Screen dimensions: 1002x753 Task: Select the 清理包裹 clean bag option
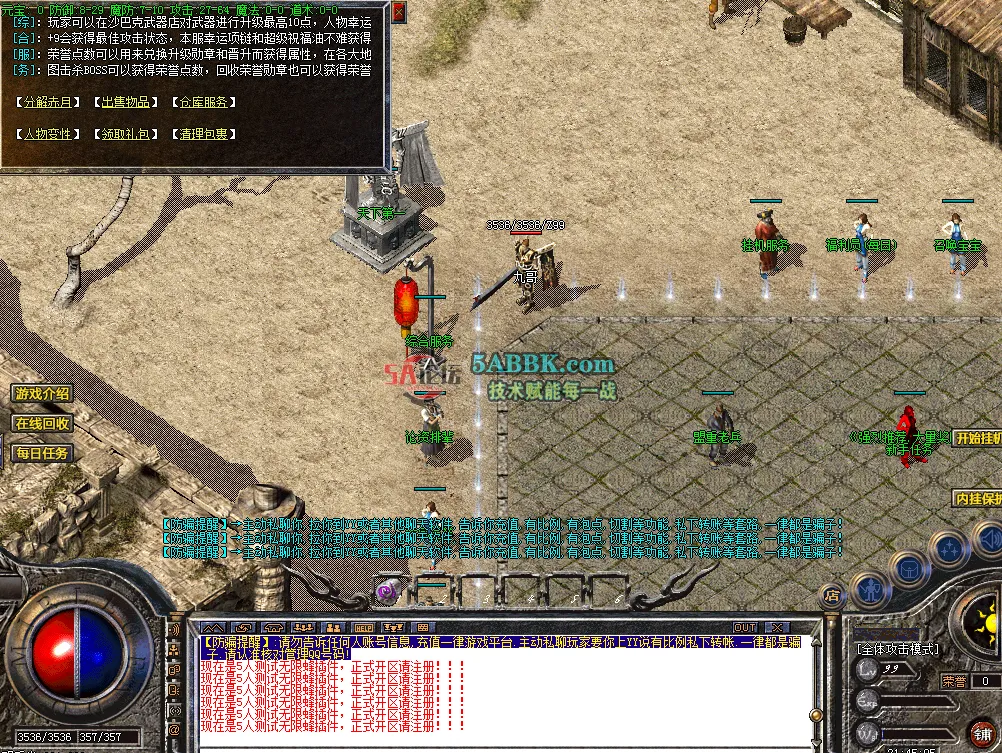click(203, 134)
